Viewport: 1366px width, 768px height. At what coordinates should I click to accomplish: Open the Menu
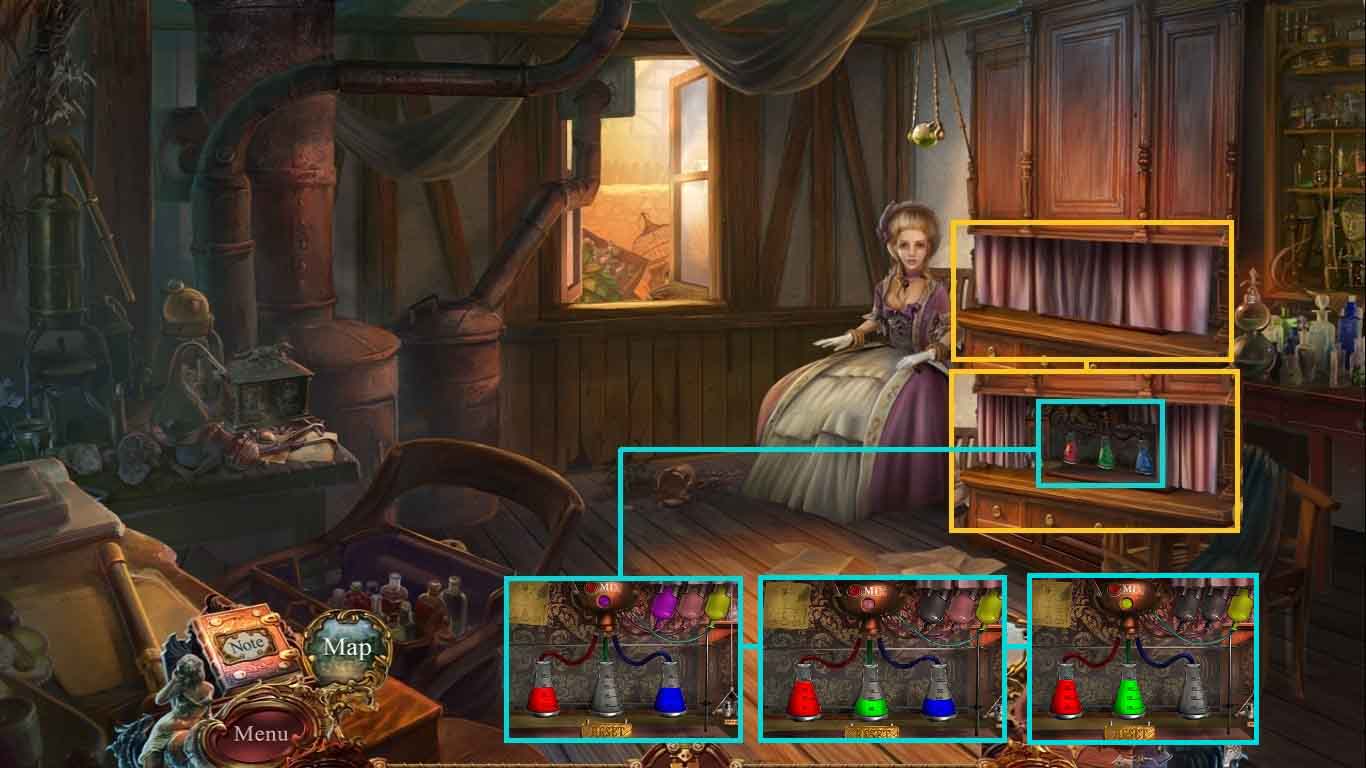(261, 733)
